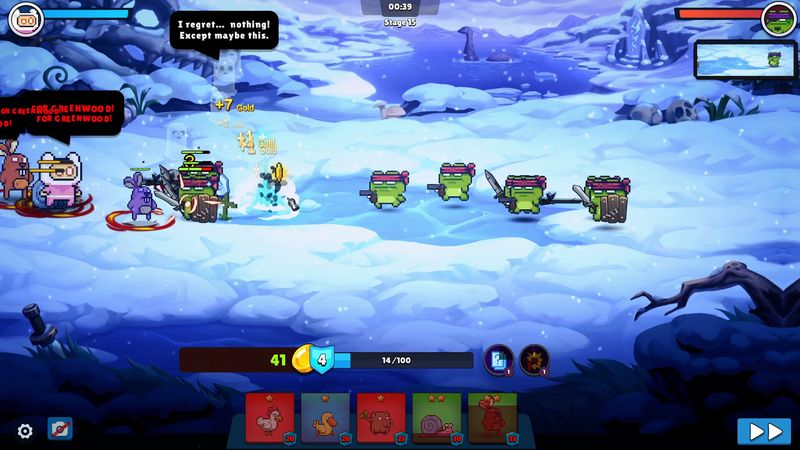Choose the duck unit card
800x450 pixels.
[x=325, y=417]
